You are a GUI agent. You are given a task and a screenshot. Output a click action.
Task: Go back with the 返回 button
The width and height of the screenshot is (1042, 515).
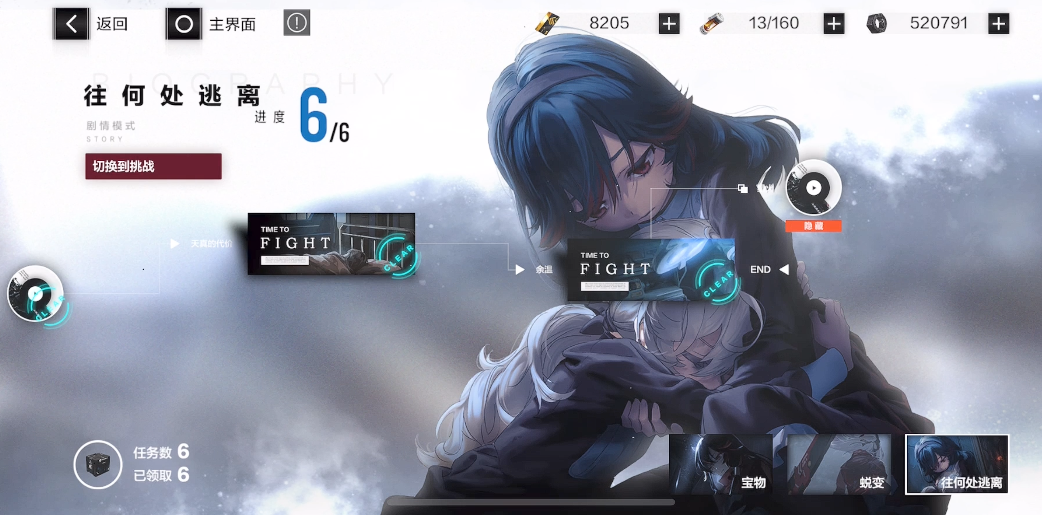click(x=92, y=23)
